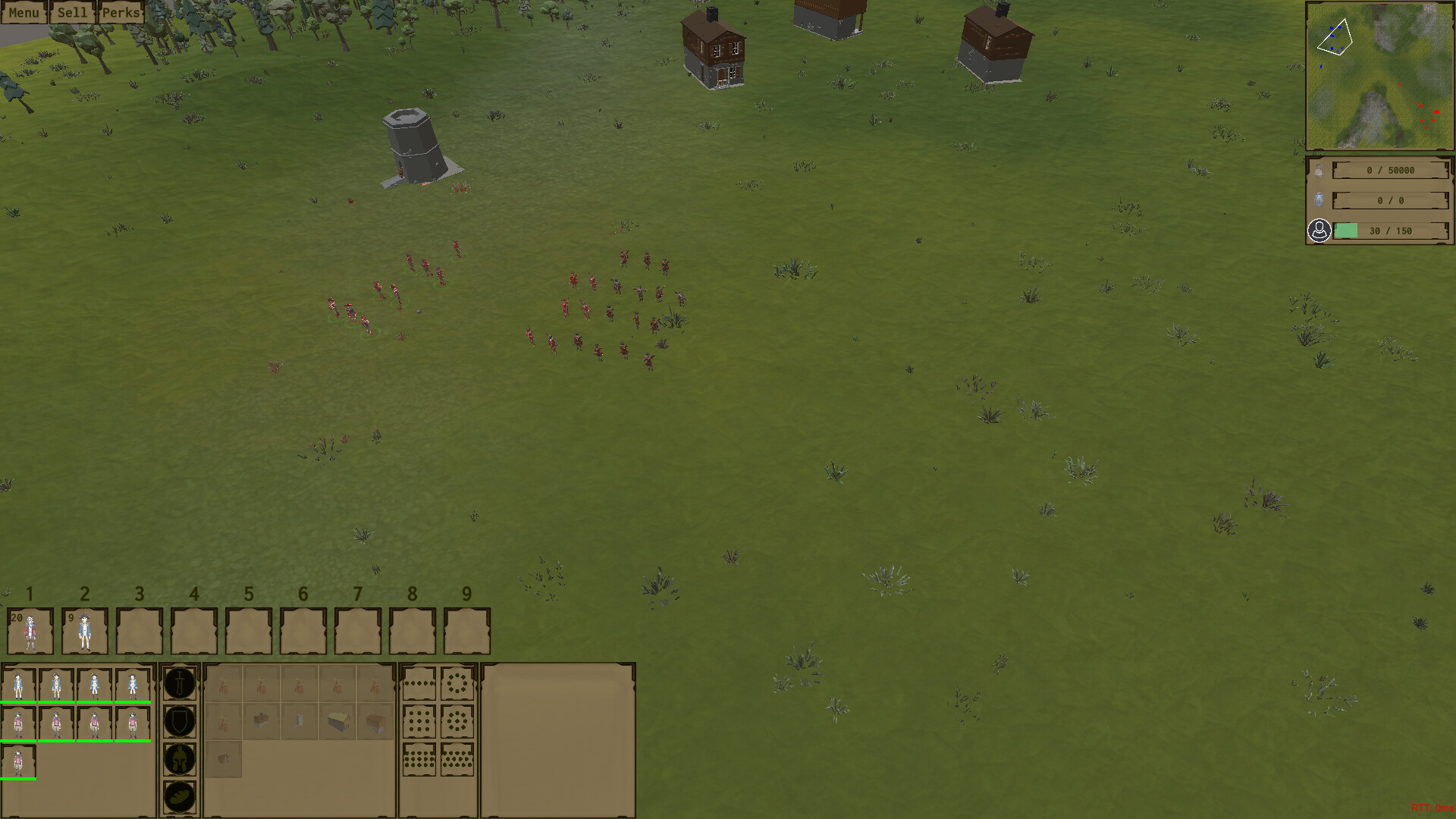The height and width of the screenshot is (819, 1456).
Task: Select the helmet stance icon
Action: (x=180, y=758)
